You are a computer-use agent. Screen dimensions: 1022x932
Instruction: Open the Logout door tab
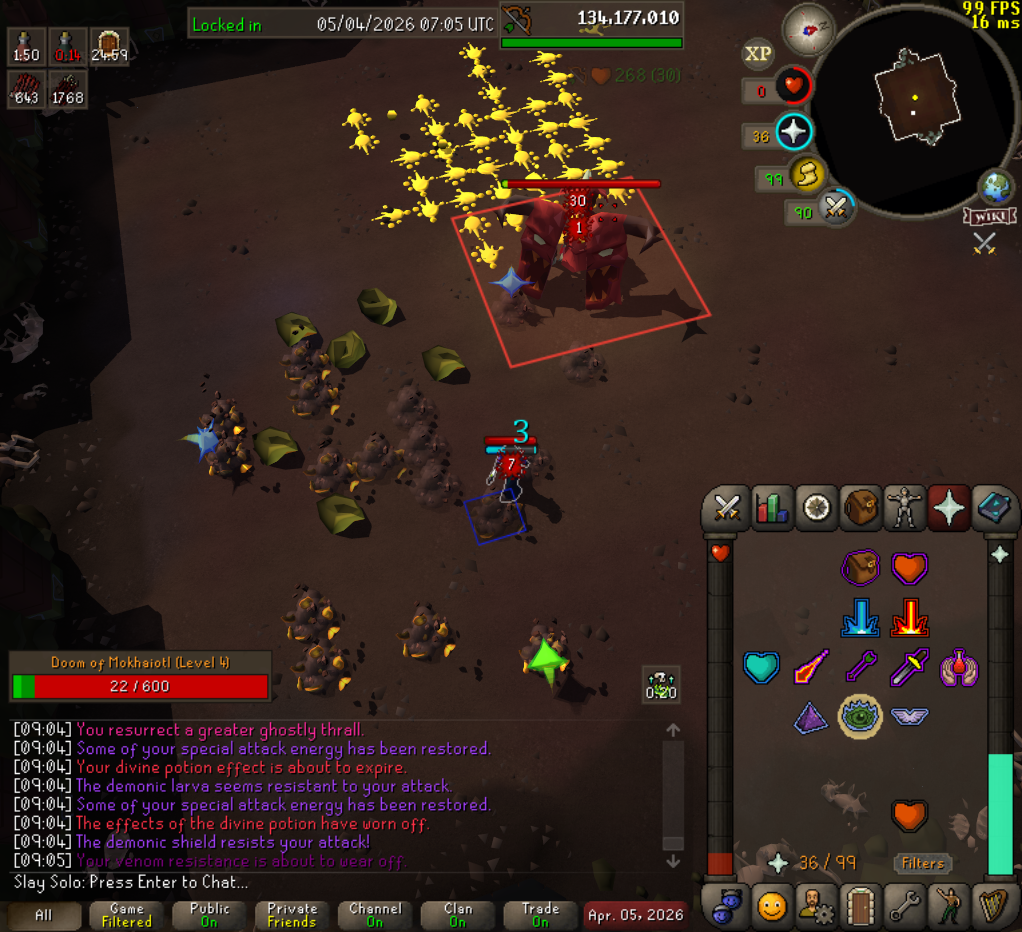[860, 906]
